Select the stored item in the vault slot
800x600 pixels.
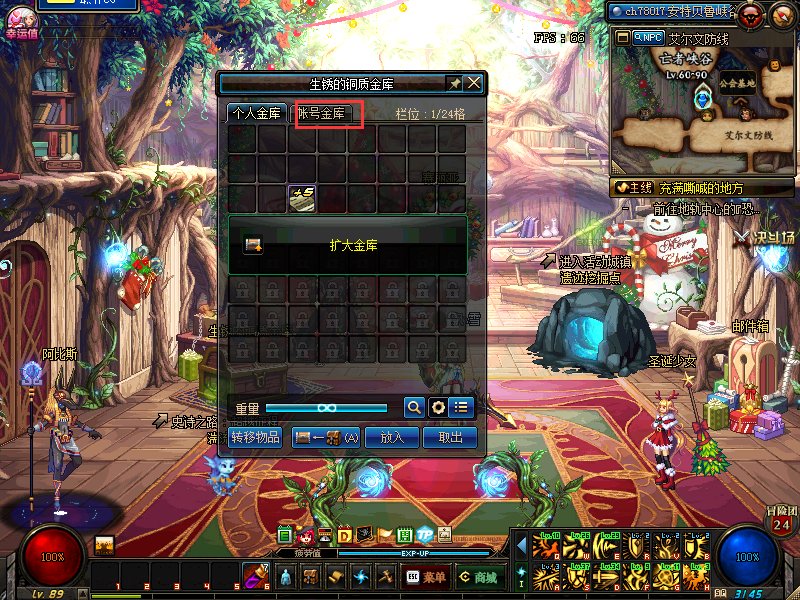[x=302, y=198]
